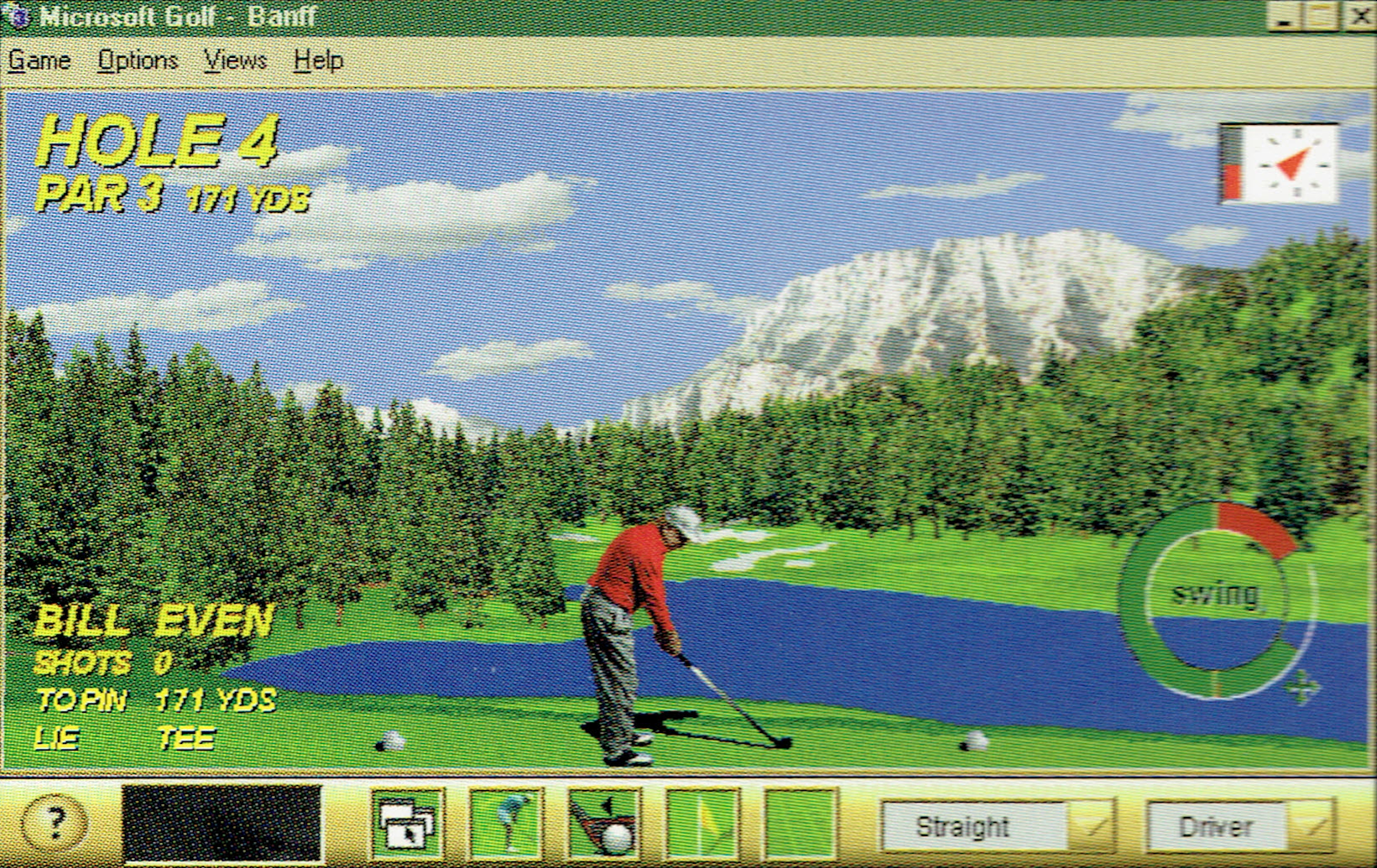Open the Options menu
Viewport: 1377px width, 868px height.
(x=138, y=60)
